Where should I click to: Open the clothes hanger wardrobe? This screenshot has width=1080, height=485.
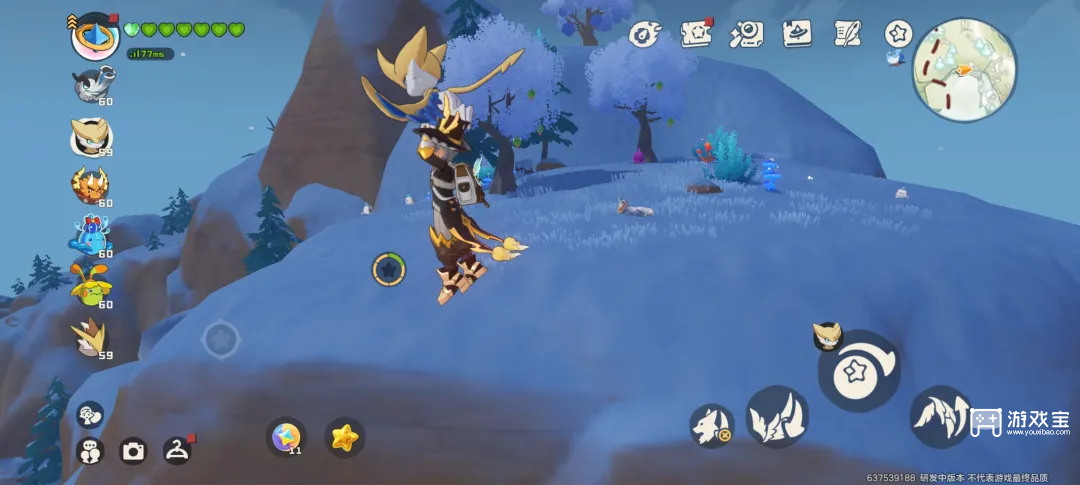point(177,450)
